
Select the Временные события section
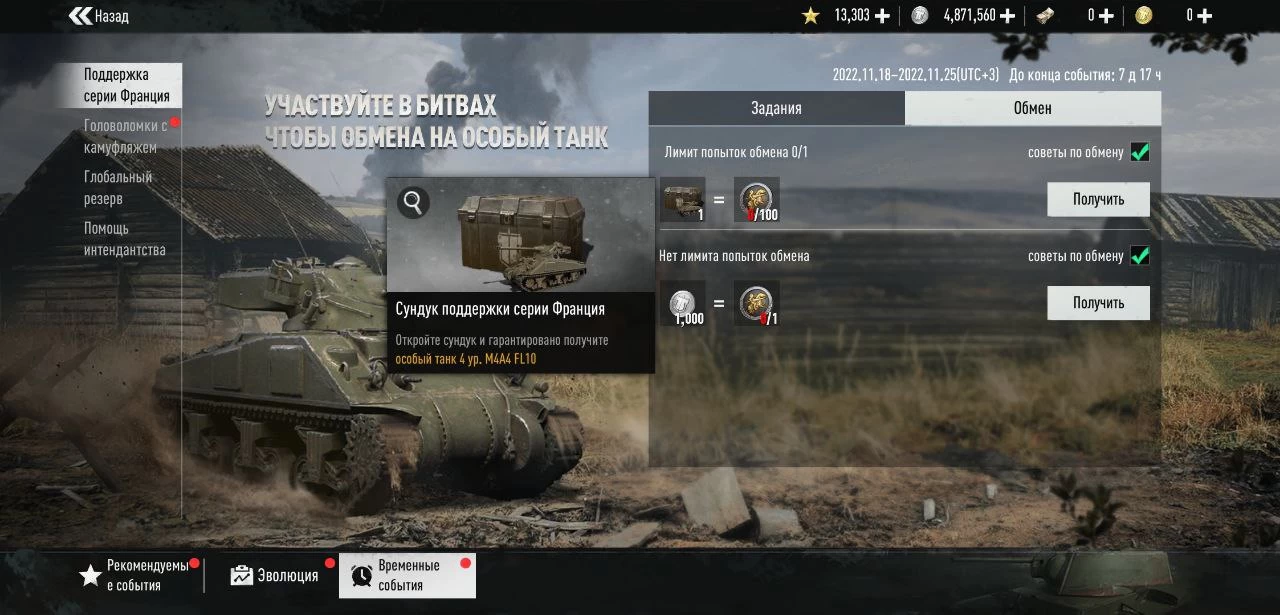coord(407,575)
